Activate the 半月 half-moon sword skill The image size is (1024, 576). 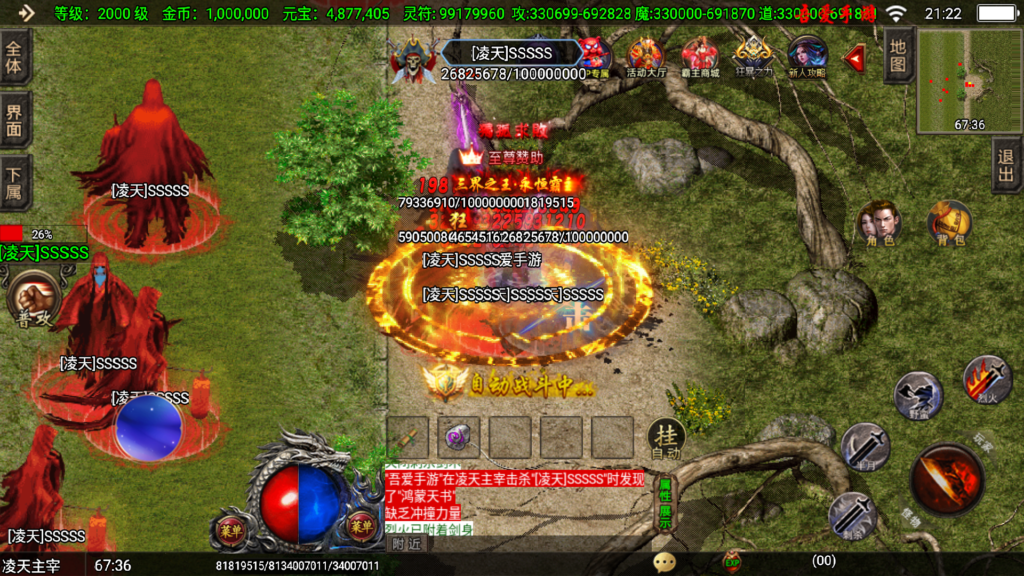[x=865, y=446]
